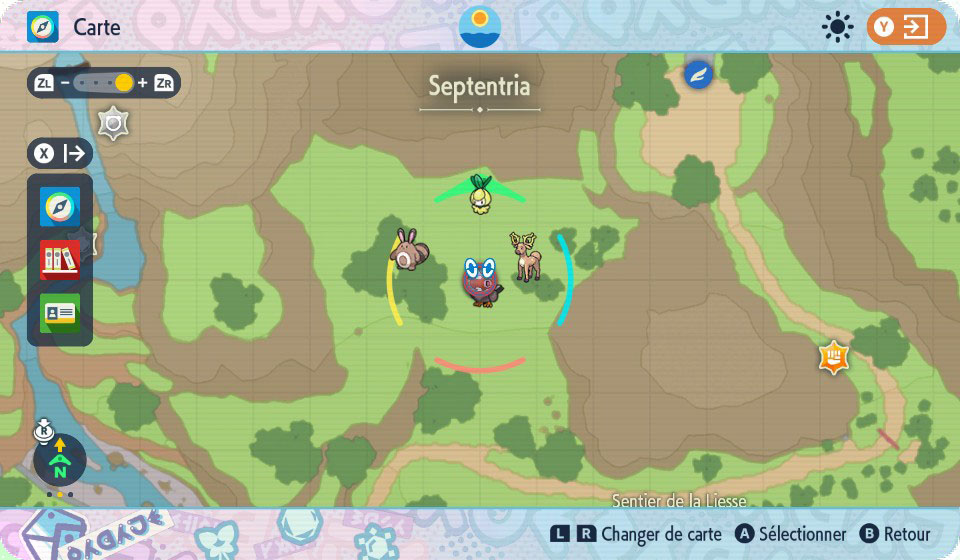Viewport: 960px width, 560px height.
Task: Collapse the side menu with the arrow button
Action: 60,153
